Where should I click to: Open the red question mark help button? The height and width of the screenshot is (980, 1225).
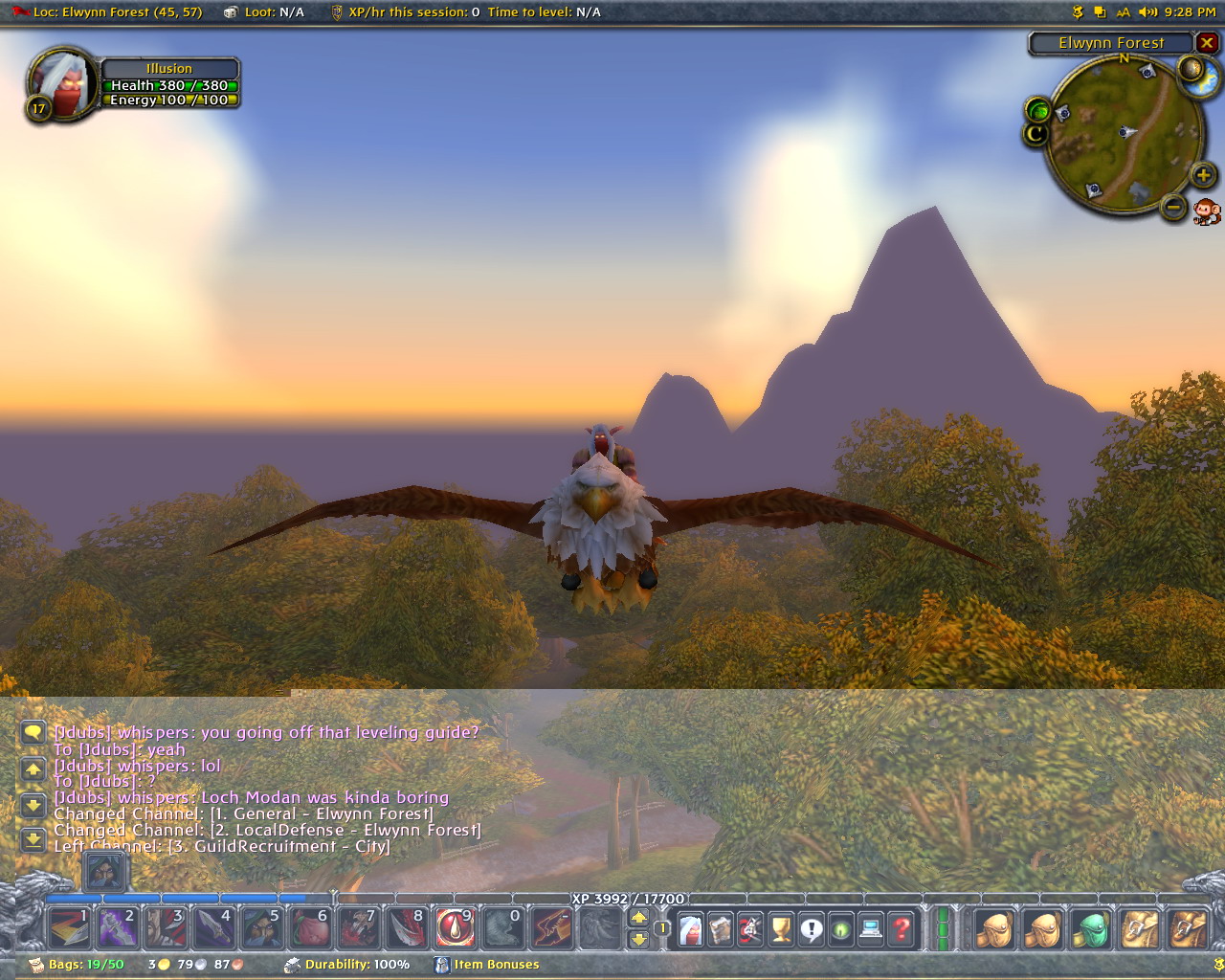pyautogui.click(x=902, y=928)
